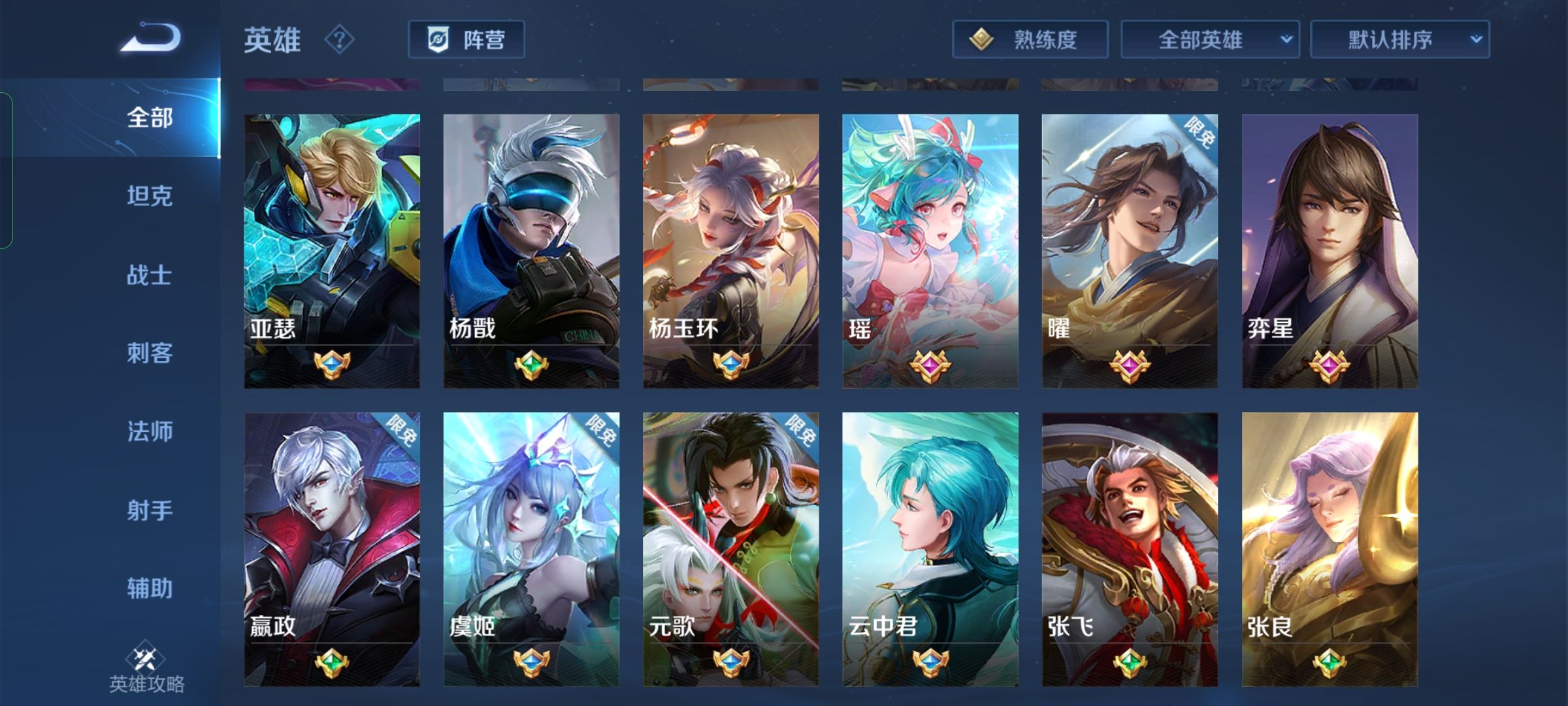Open the 全部英雄 dropdown

(1211, 39)
